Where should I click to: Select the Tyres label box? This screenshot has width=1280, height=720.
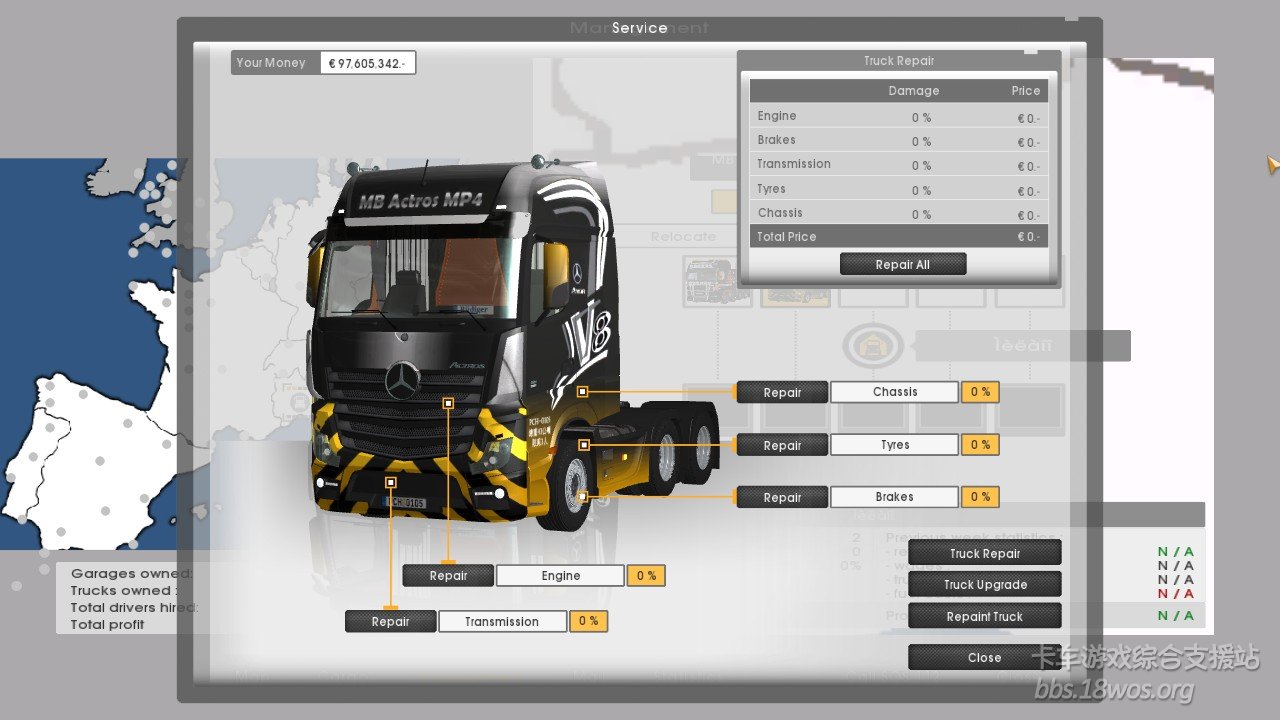894,445
